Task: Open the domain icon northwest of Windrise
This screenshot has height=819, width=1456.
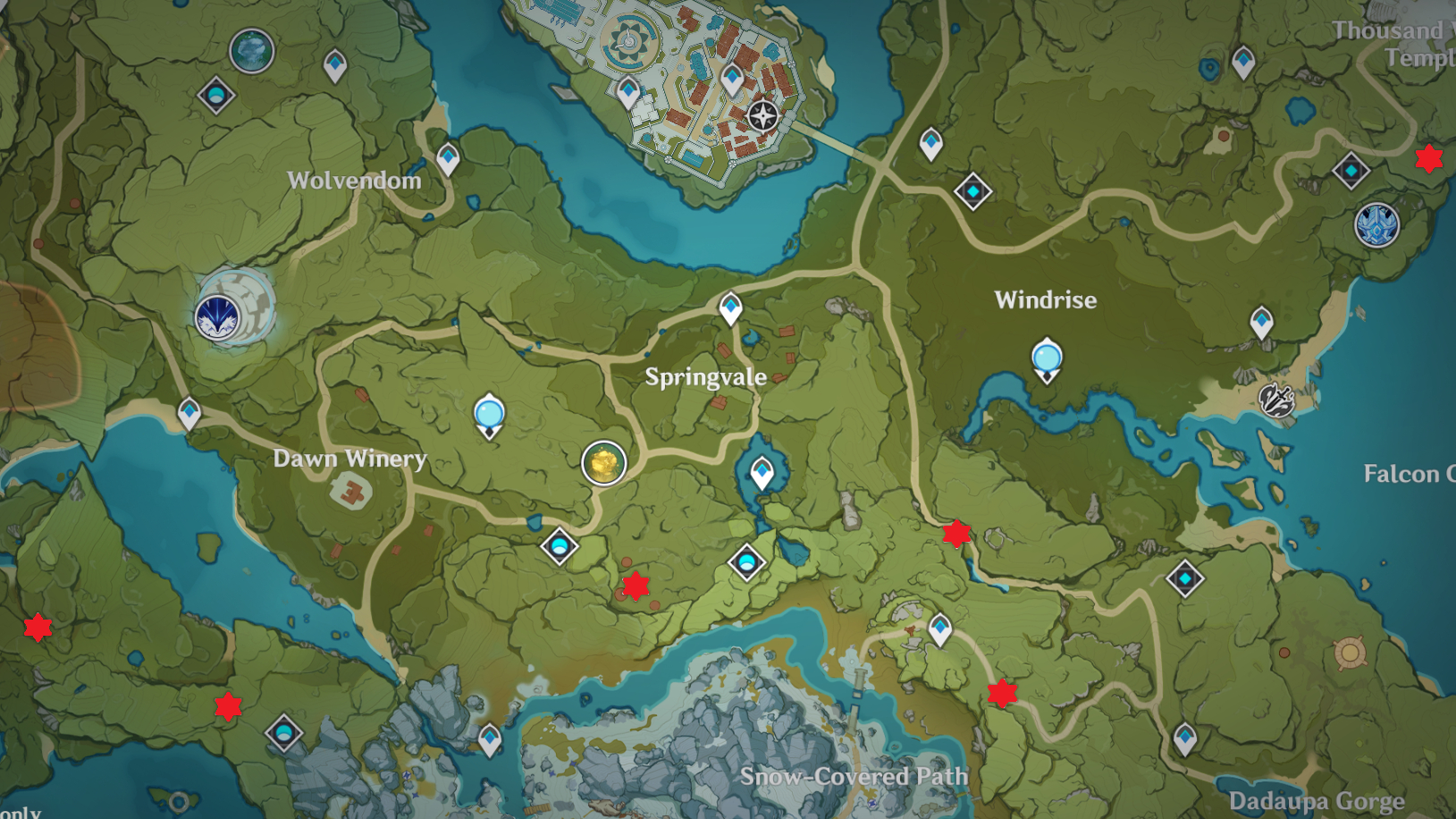Action: pyautogui.click(x=971, y=190)
